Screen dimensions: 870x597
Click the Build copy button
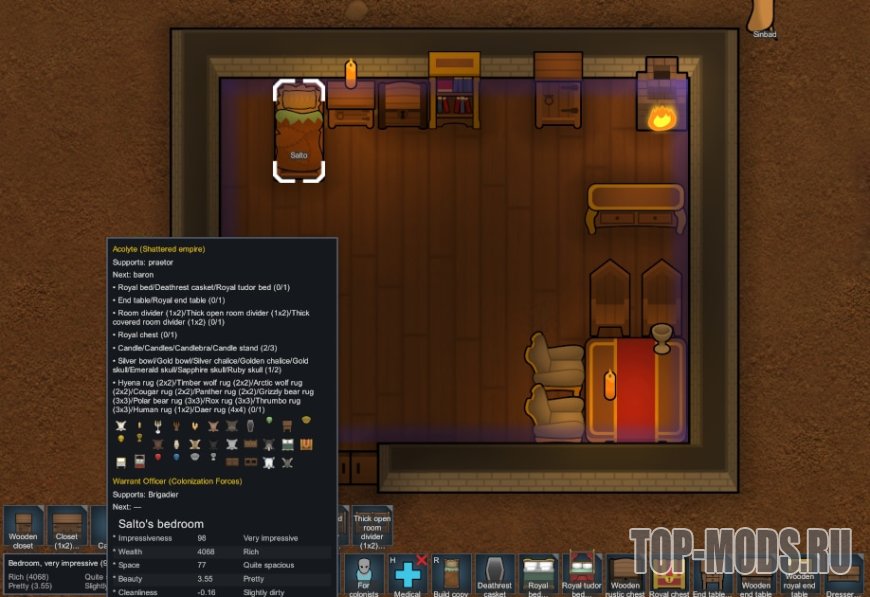tap(451, 576)
